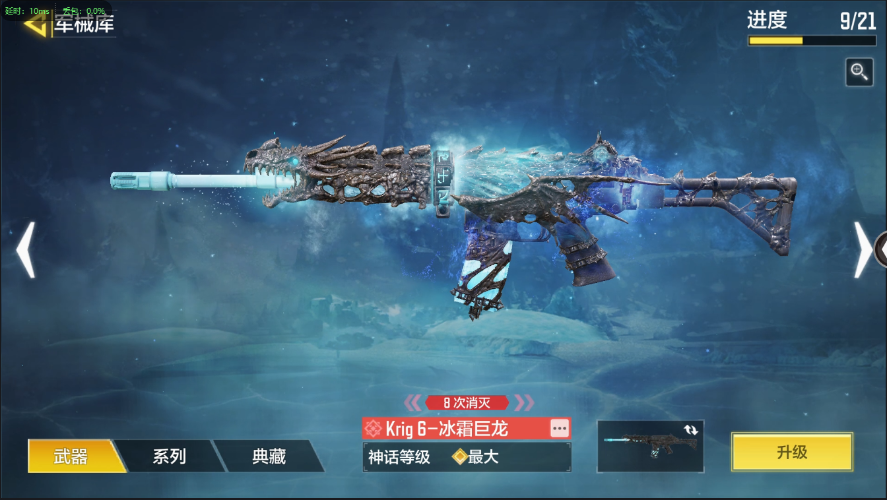Open the three-dot menu beside Krig 6

coord(559,428)
